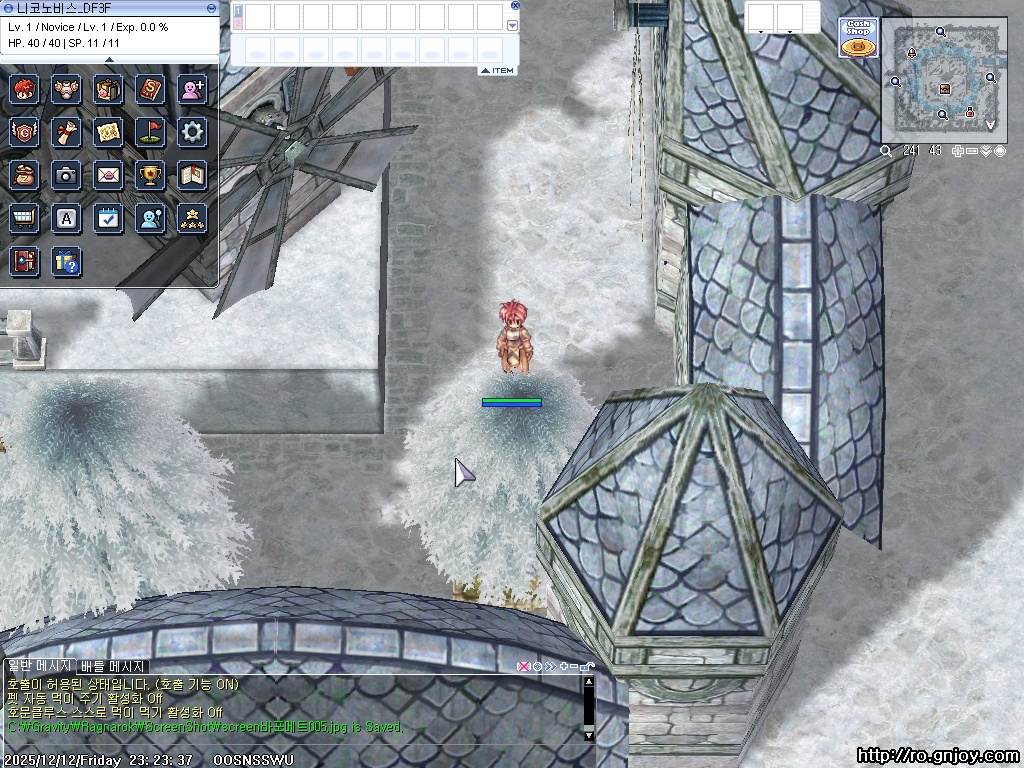Click the ITEM toggle on the hotbar

click(x=497, y=71)
